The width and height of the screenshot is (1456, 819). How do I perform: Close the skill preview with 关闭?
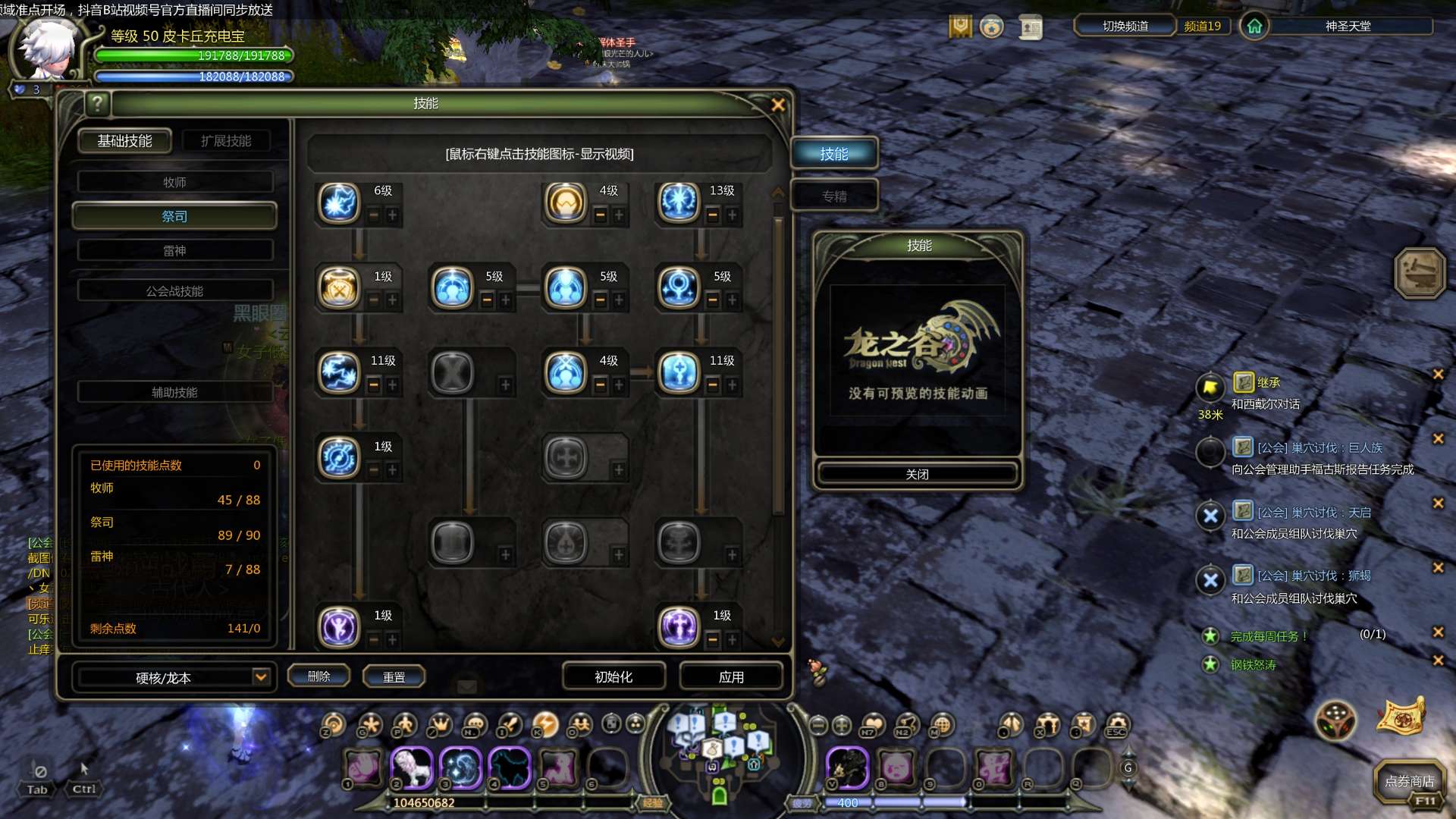917,474
